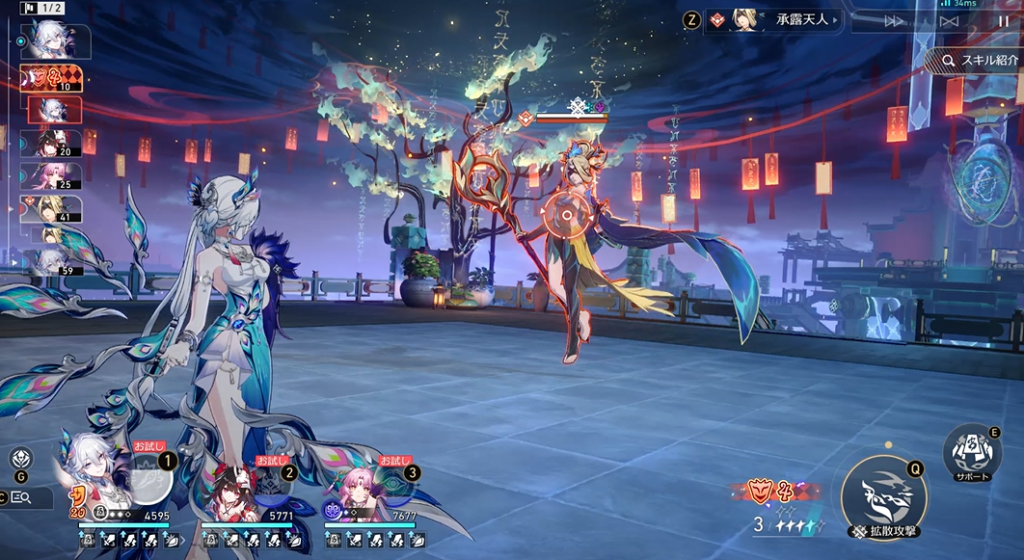The image size is (1024, 560).
Task: Activate the サポート skill
Action: (x=972, y=452)
